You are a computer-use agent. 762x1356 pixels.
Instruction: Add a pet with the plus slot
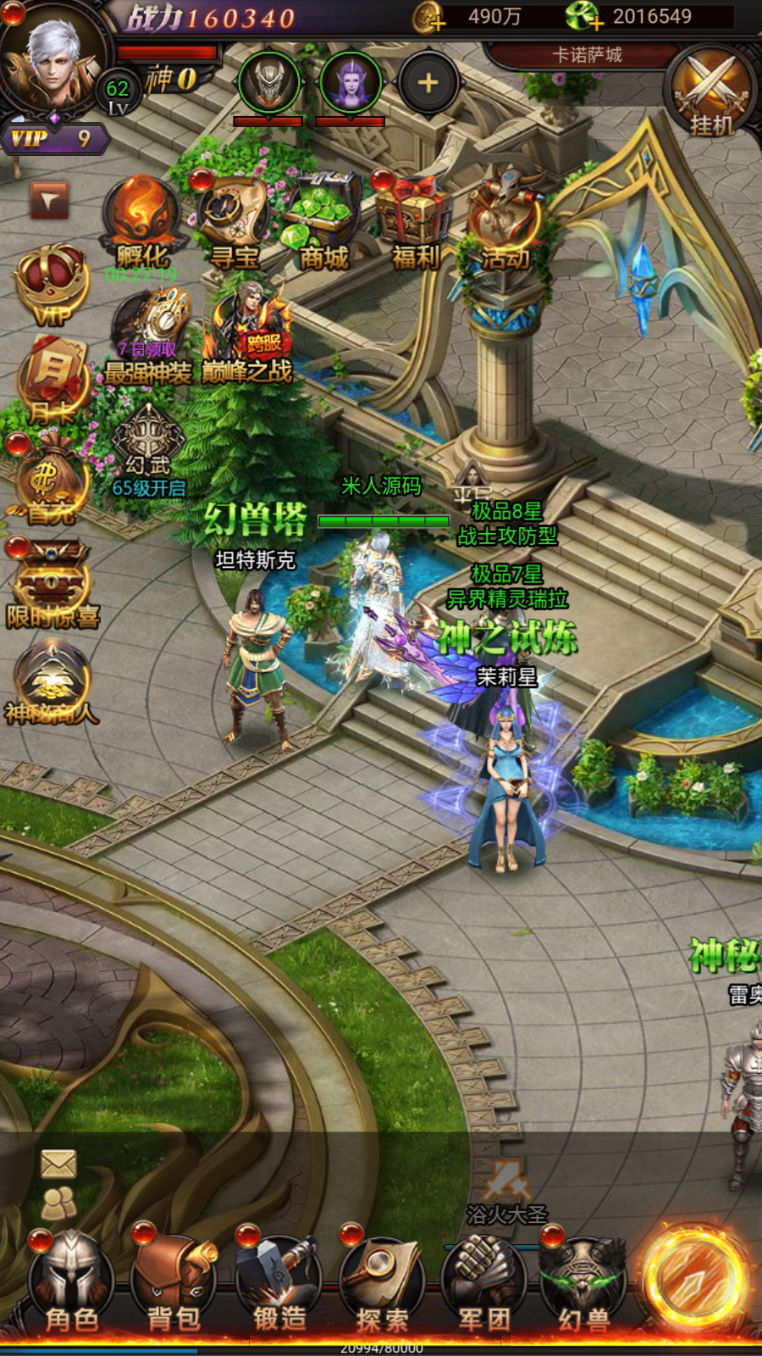428,83
